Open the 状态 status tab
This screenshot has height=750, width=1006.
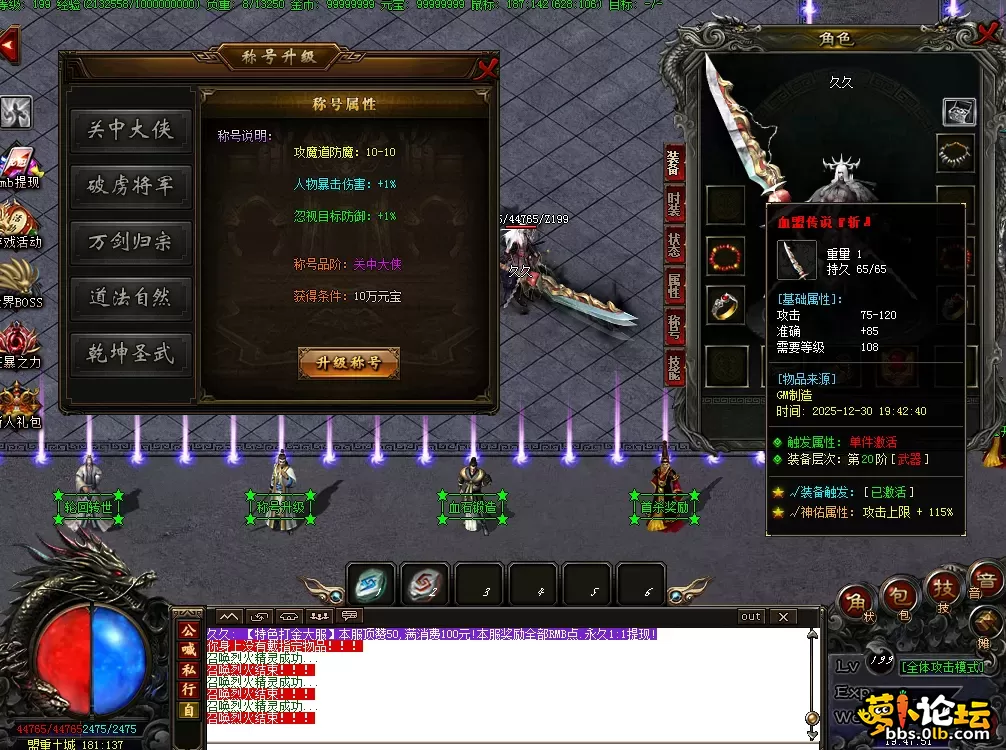(674, 245)
